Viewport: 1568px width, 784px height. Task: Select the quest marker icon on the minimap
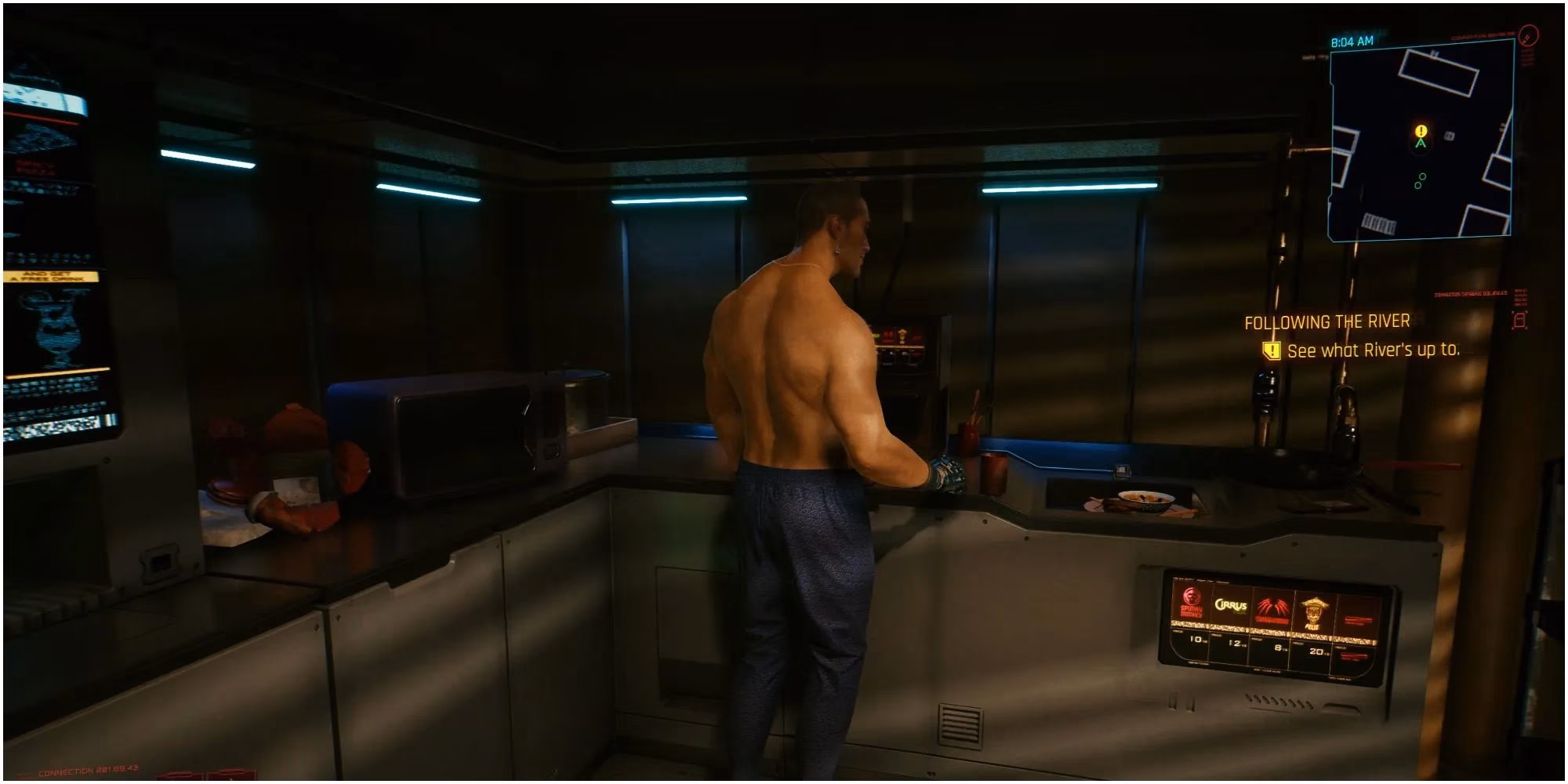[1421, 130]
